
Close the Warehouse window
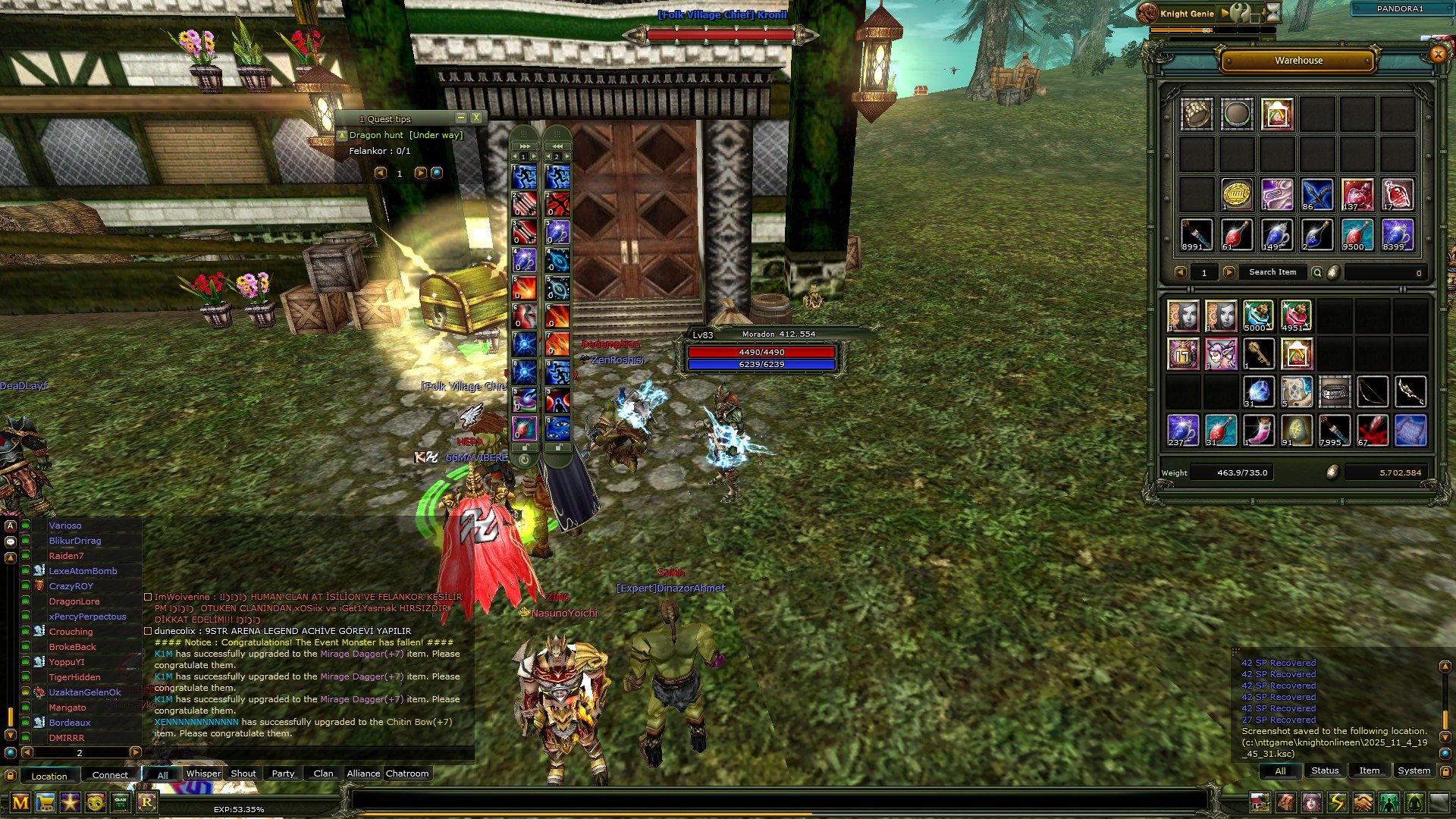[x=1437, y=54]
